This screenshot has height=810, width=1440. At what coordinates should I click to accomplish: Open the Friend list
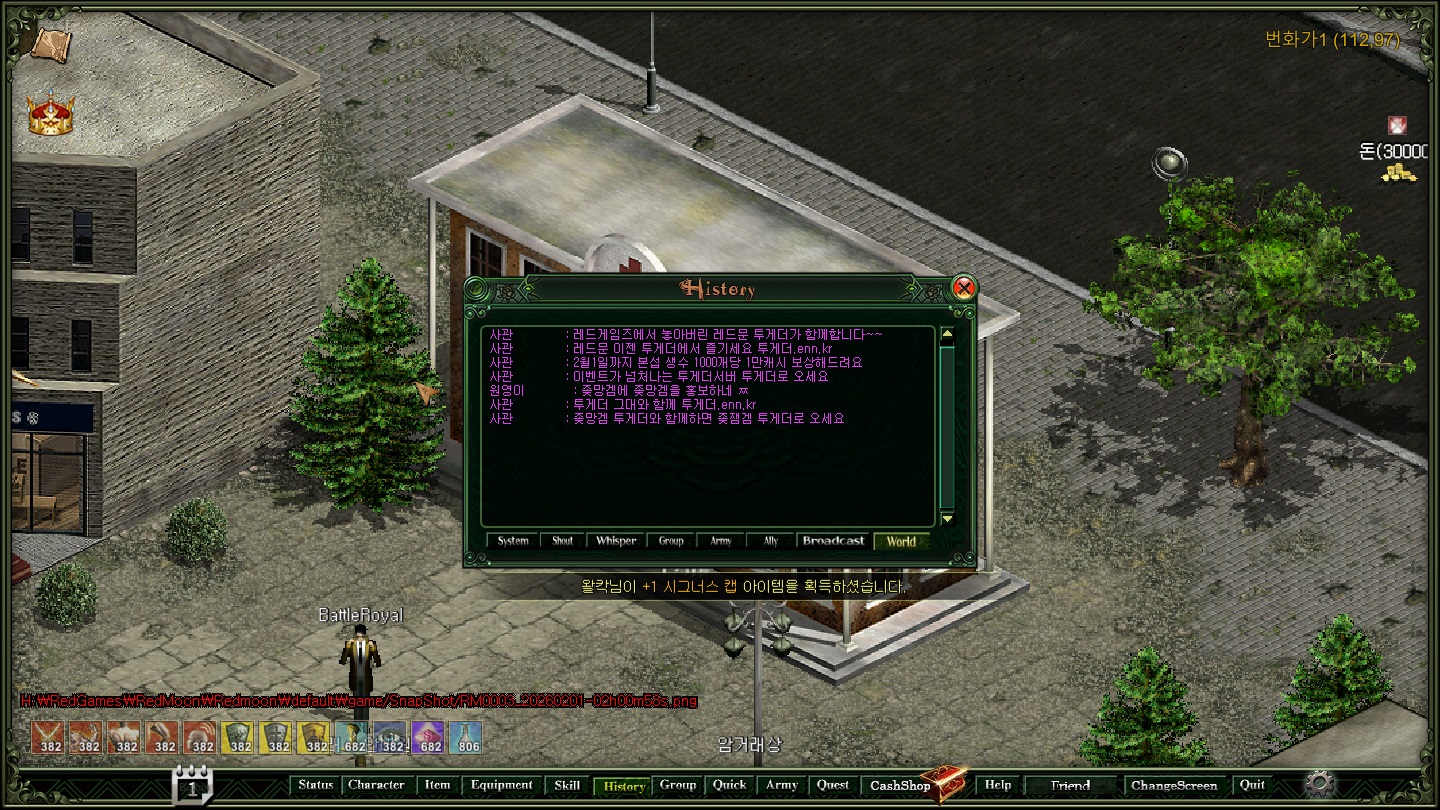tap(1070, 785)
